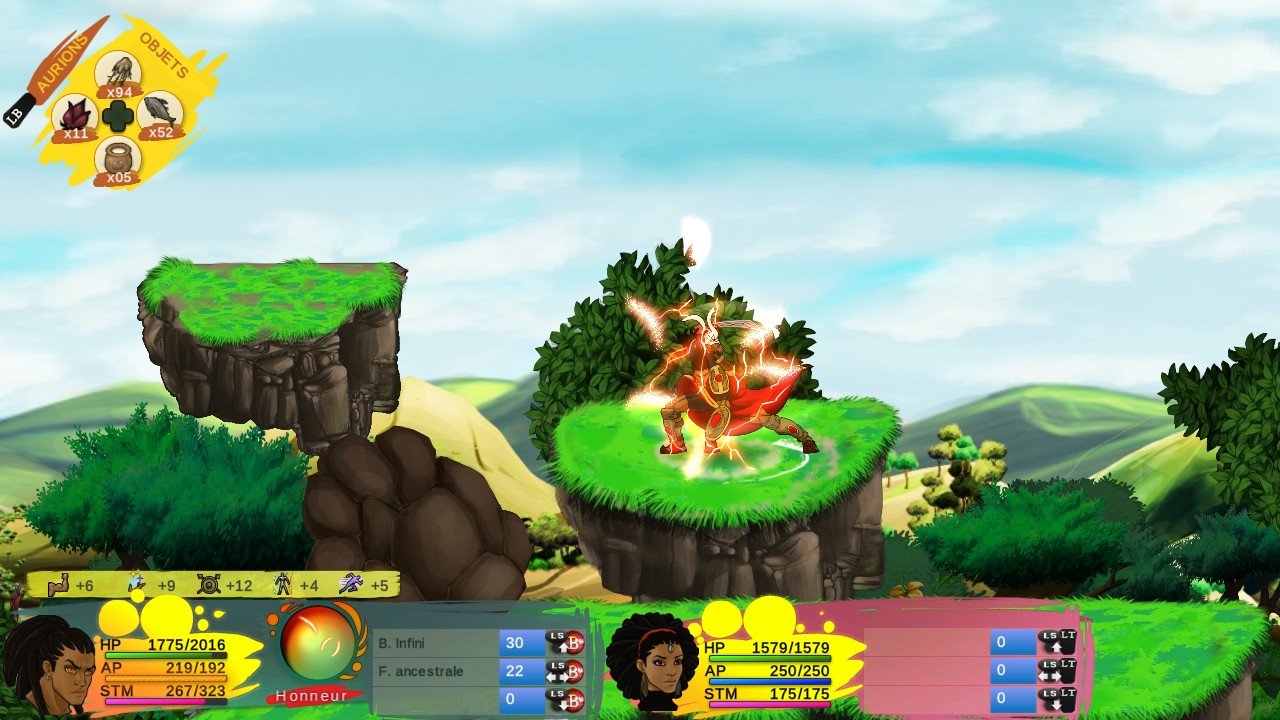The width and height of the screenshot is (1280, 720).
Task: Select the B. Infini skill row
Action: [437, 643]
